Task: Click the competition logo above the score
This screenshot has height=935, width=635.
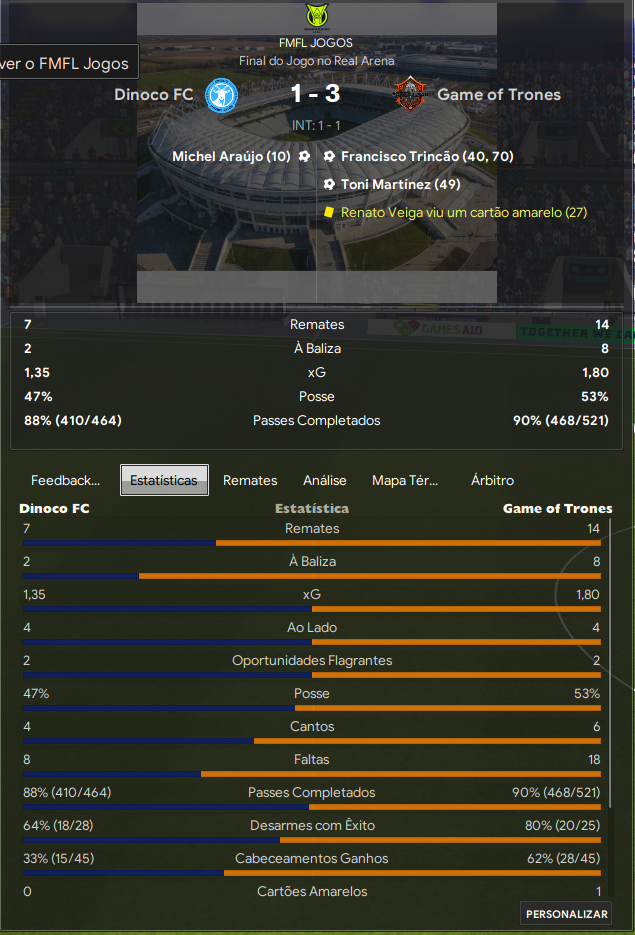Action: click(316, 17)
